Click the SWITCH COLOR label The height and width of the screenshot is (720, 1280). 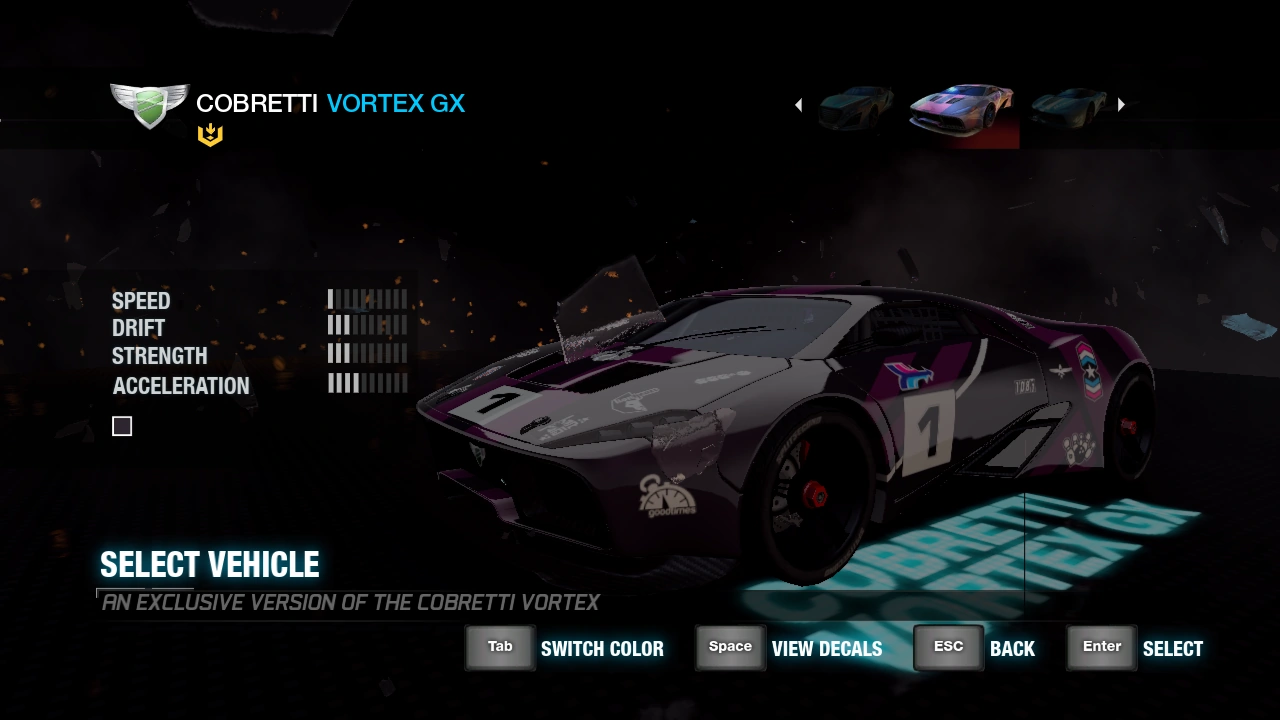[x=602, y=648]
